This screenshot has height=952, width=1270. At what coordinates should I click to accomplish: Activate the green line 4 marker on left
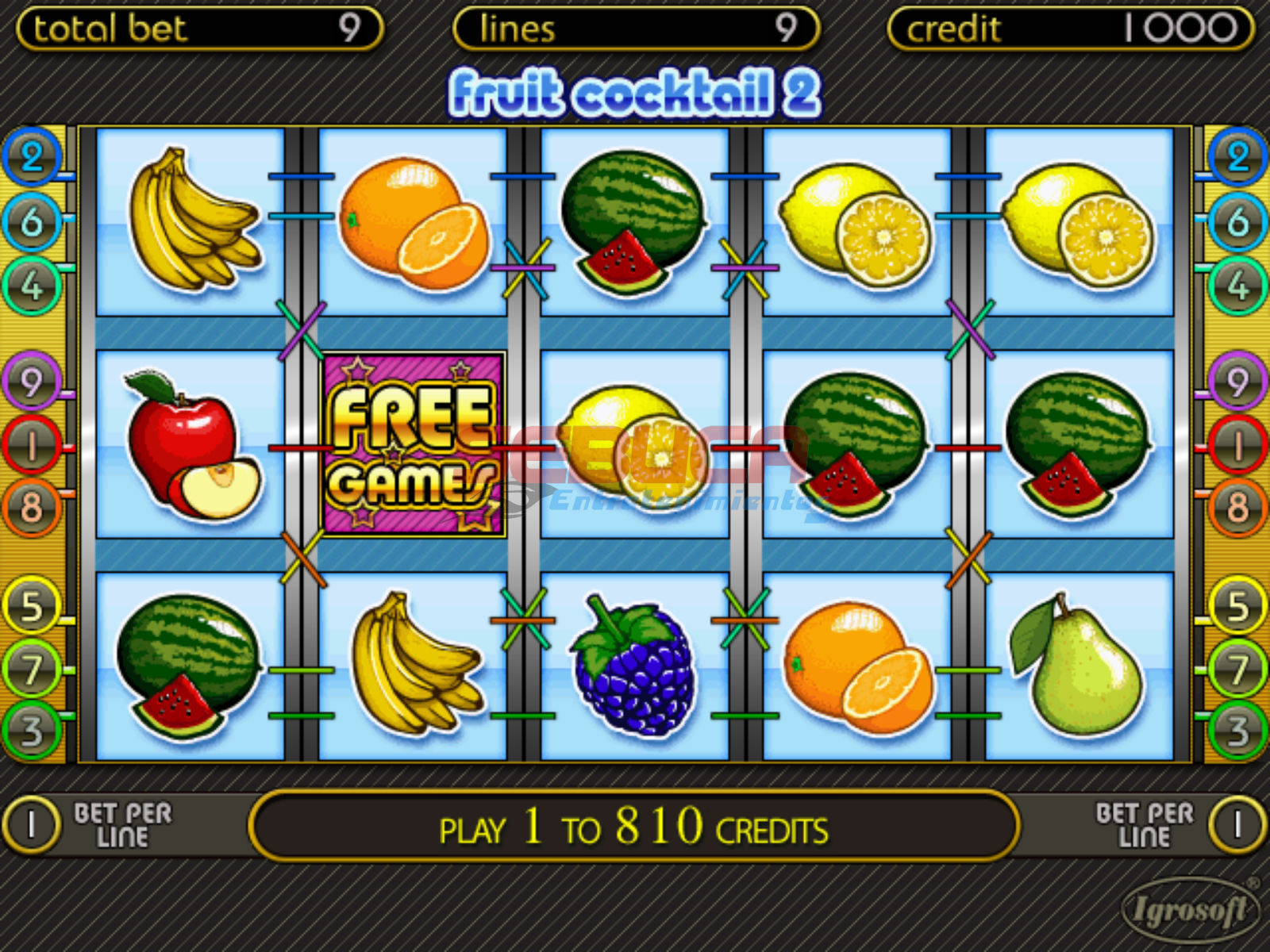coord(32,286)
